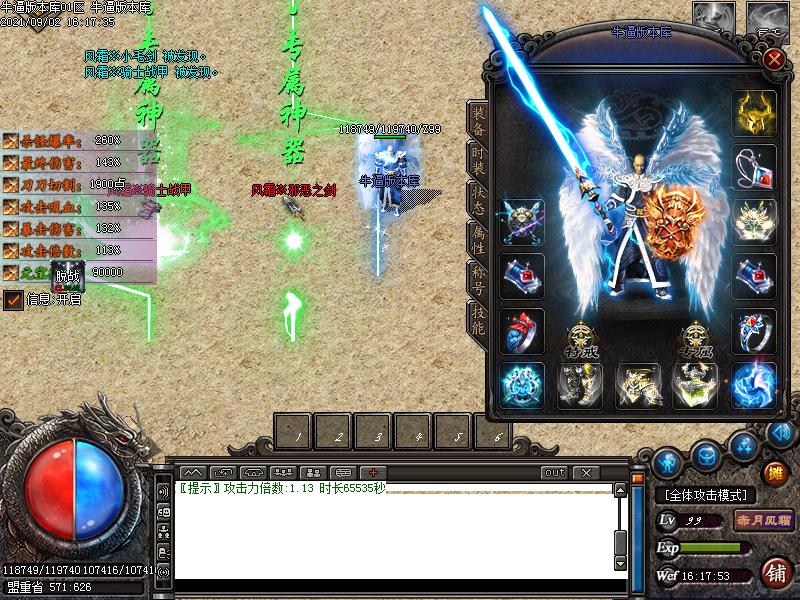Click the 脱战 leave-combat button

coord(66,273)
